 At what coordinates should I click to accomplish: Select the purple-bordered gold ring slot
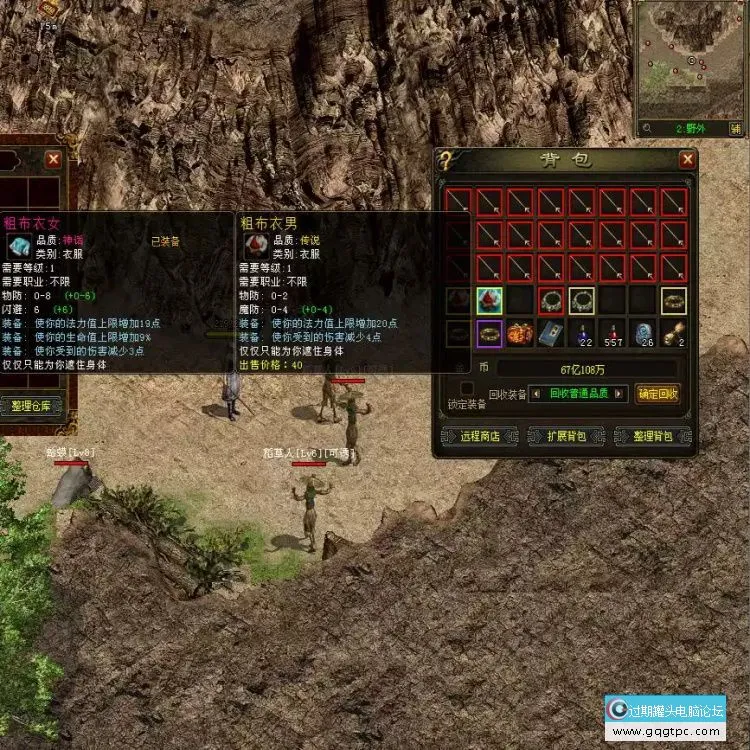click(489, 333)
